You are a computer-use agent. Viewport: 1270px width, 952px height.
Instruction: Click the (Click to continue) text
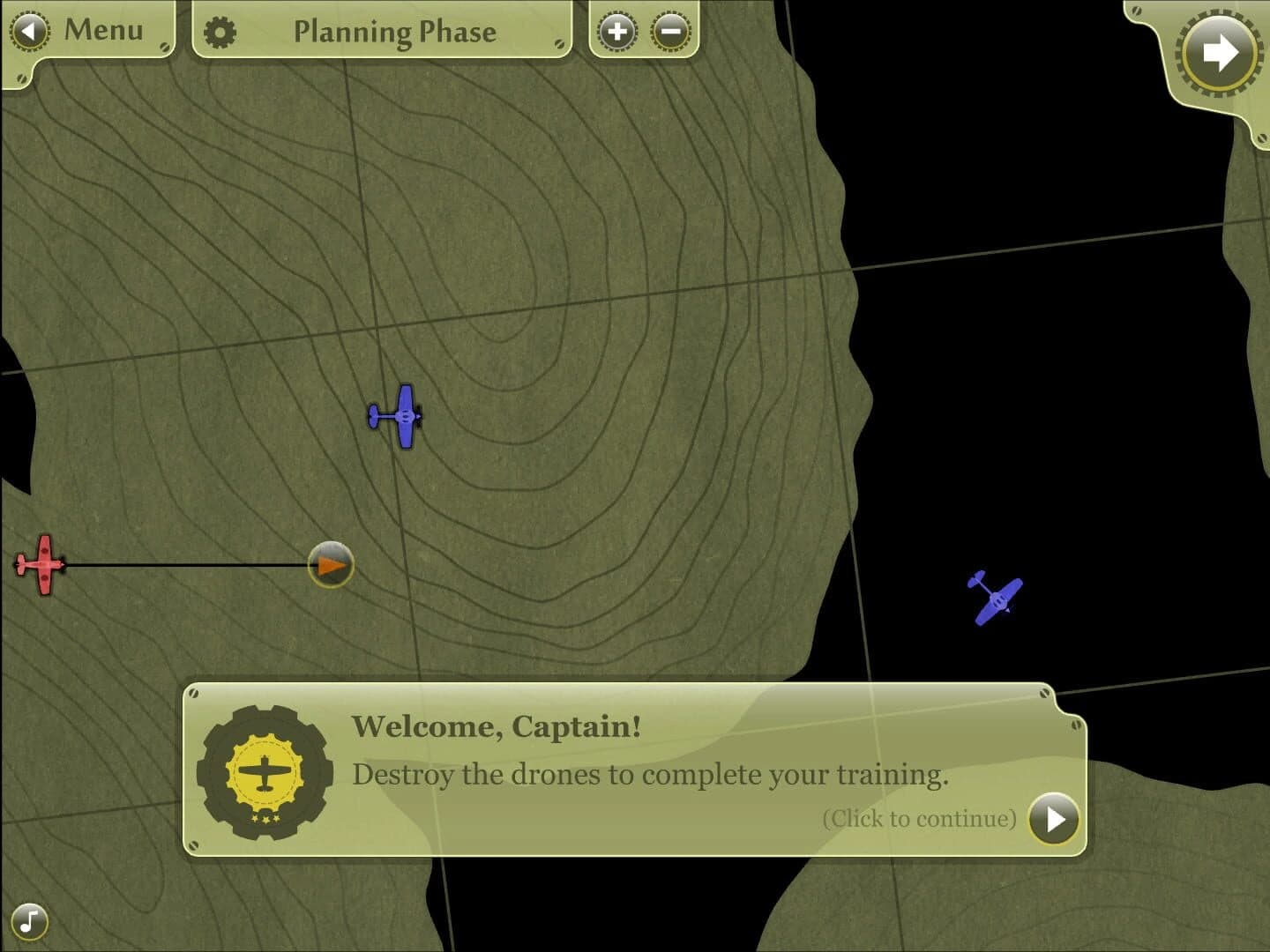(917, 818)
